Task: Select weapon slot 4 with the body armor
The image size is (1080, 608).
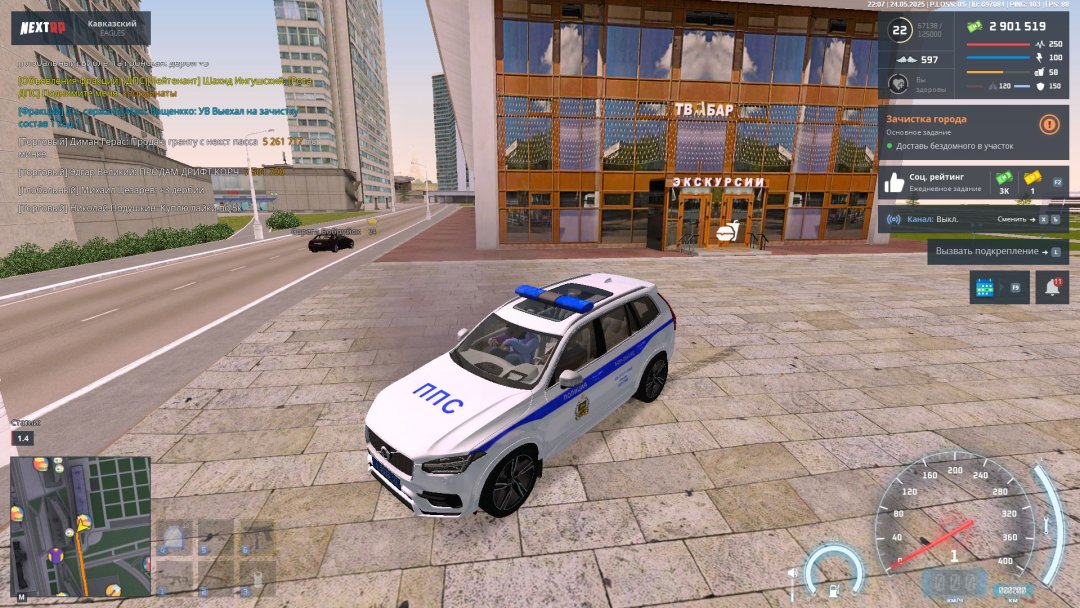Action: pos(174,538)
